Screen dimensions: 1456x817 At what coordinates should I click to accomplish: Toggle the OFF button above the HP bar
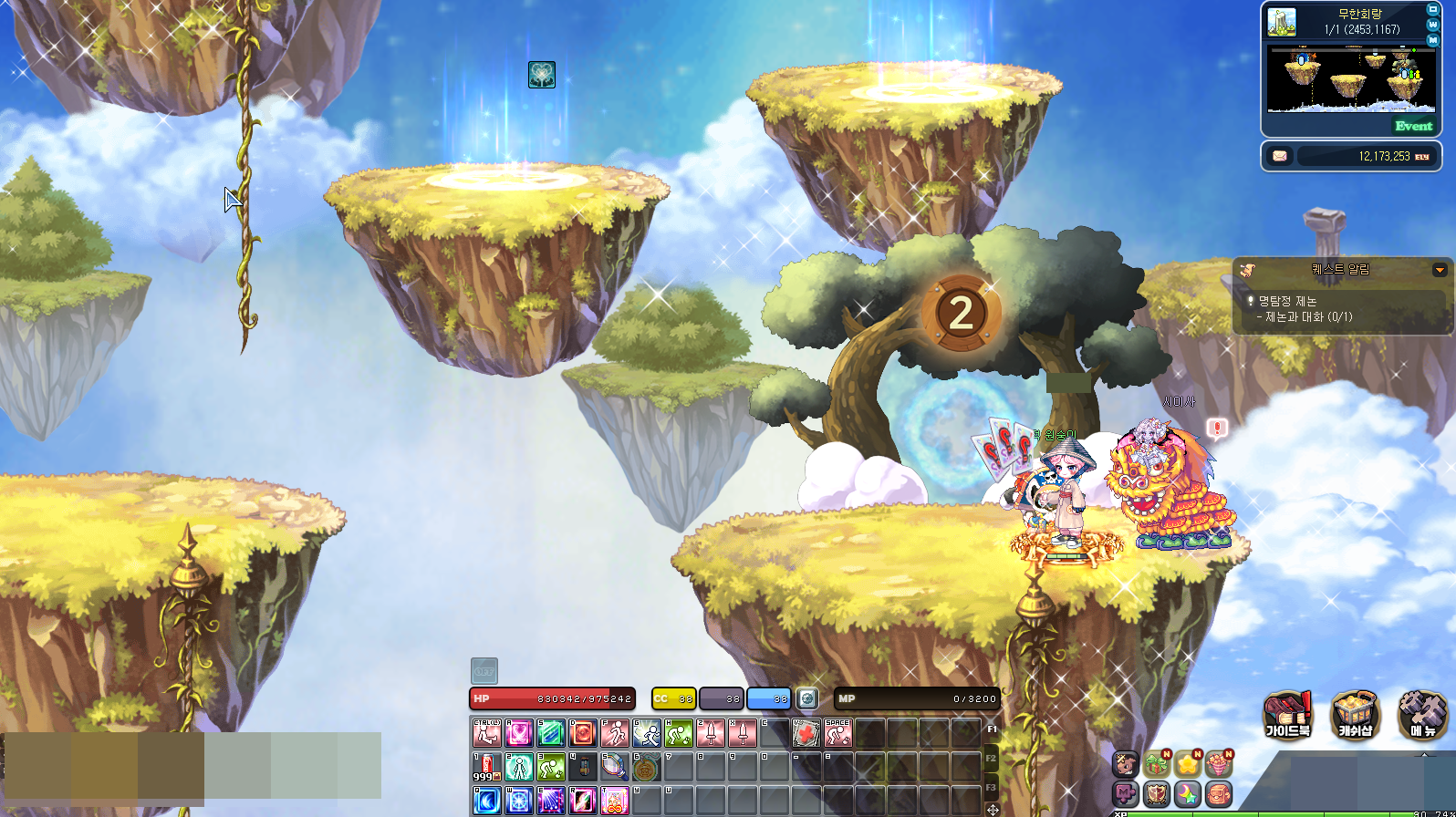point(484,671)
